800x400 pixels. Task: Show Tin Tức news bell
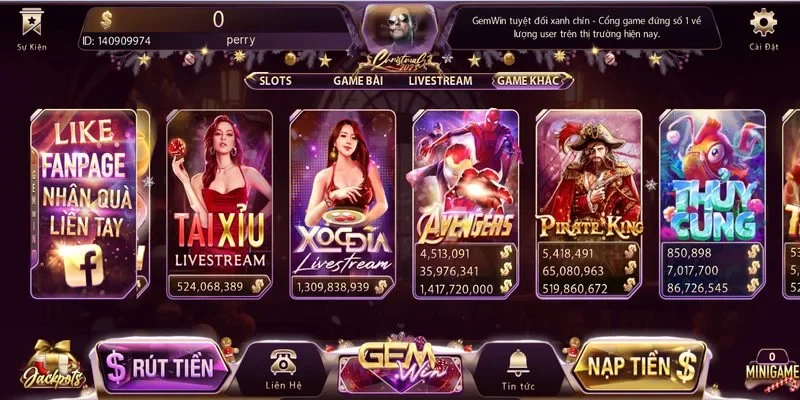[518, 368]
